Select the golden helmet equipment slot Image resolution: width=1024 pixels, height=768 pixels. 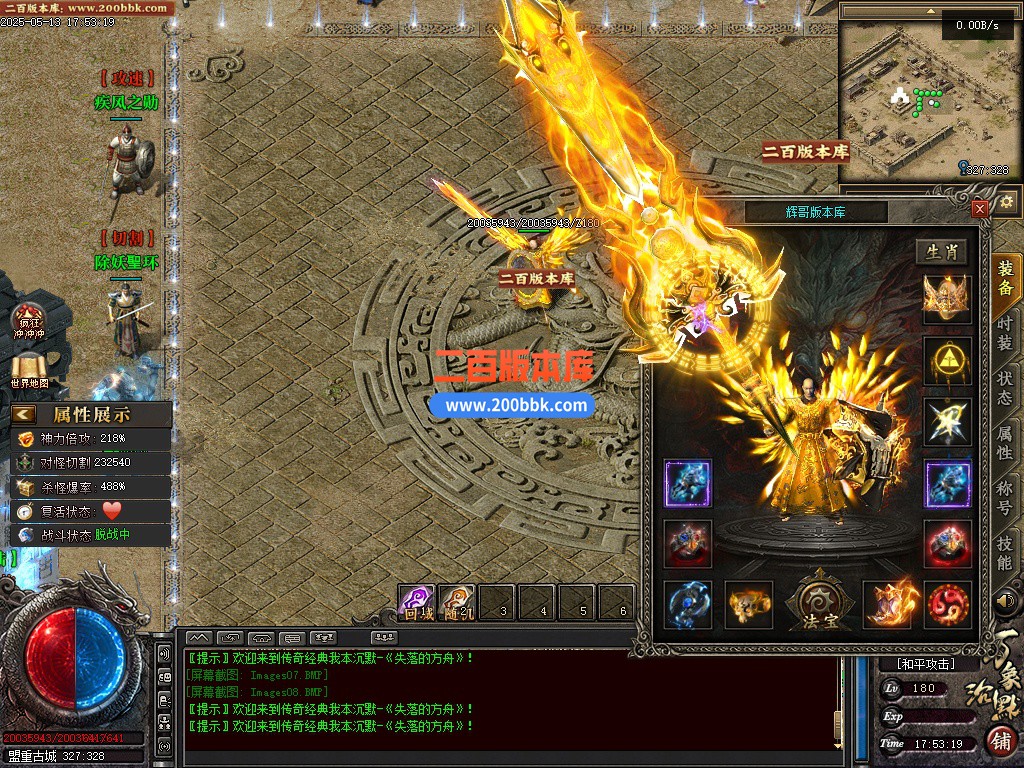click(947, 299)
